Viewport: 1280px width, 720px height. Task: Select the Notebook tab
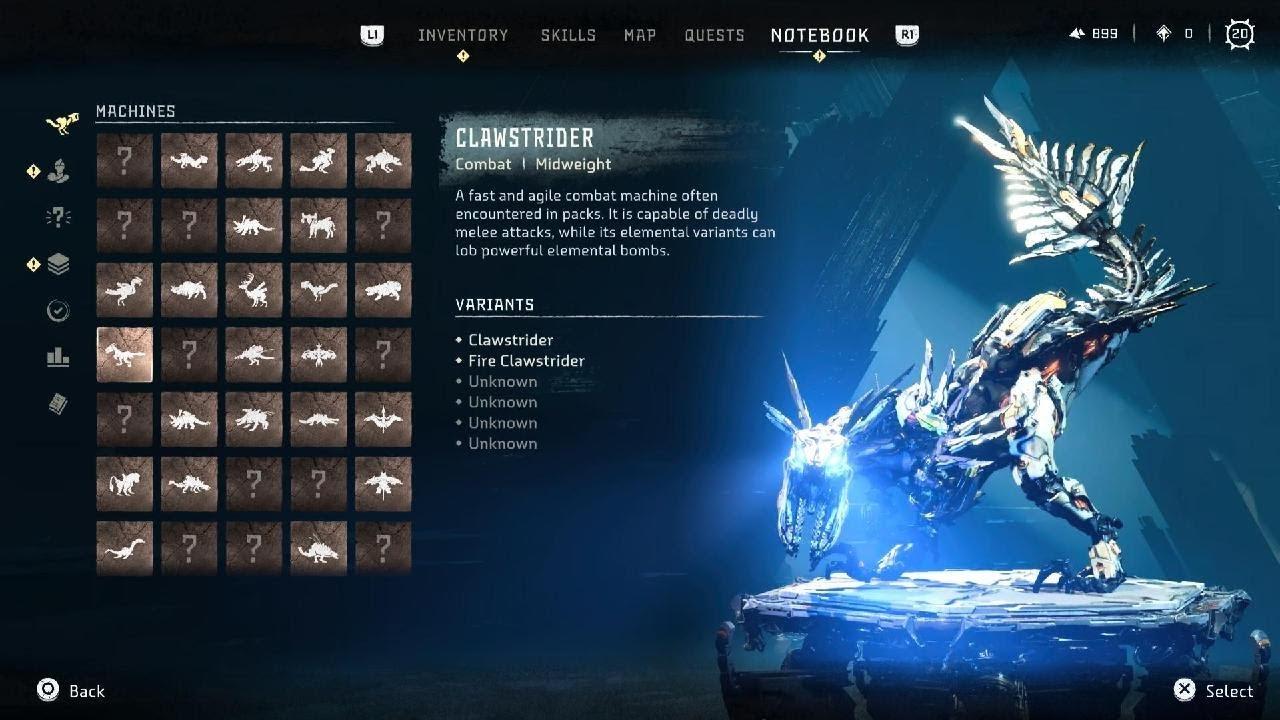pos(819,35)
